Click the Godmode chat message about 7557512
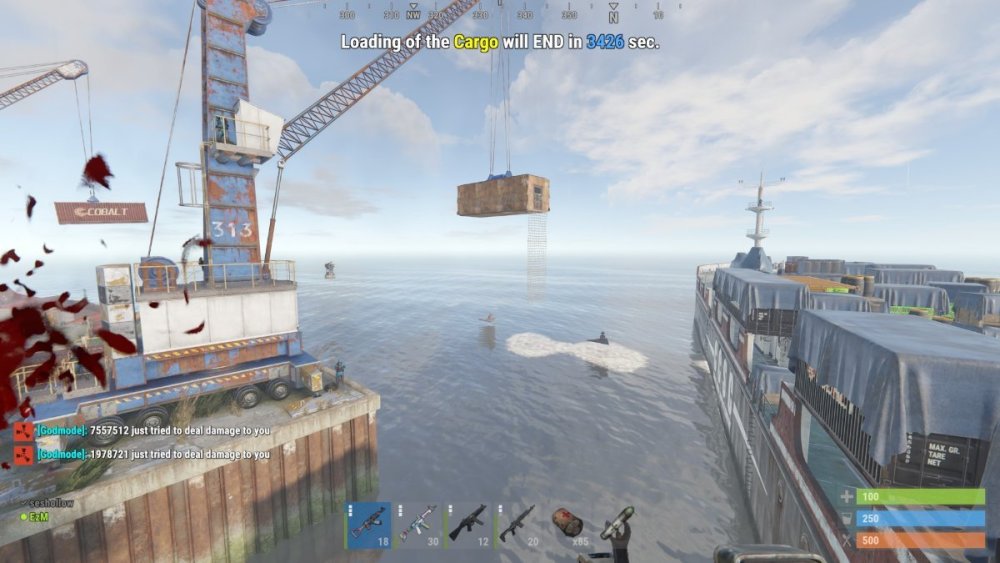1000x563 pixels. (152, 430)
